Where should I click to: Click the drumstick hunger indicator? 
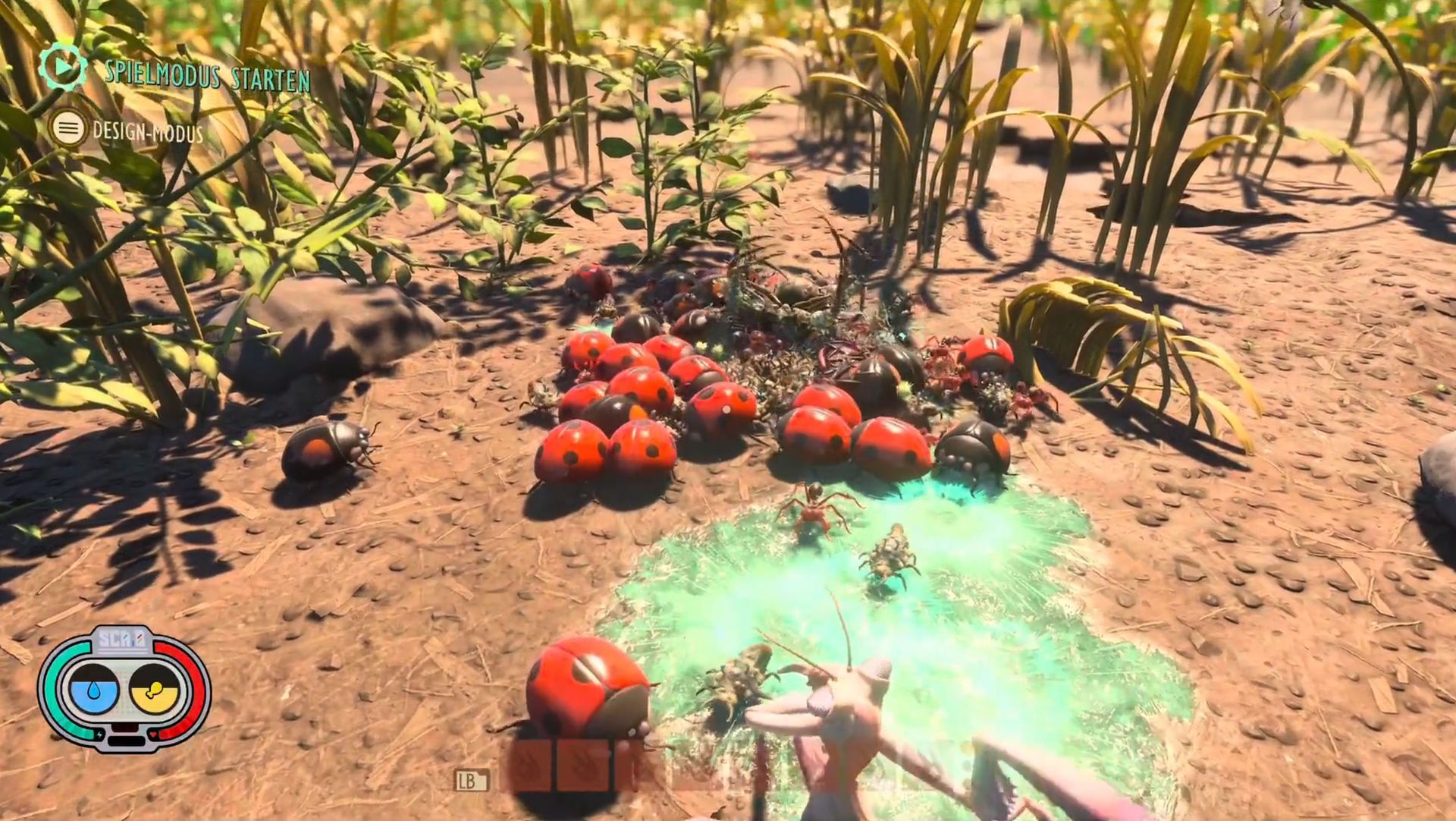pyautogui.click(x=154, y=690)
